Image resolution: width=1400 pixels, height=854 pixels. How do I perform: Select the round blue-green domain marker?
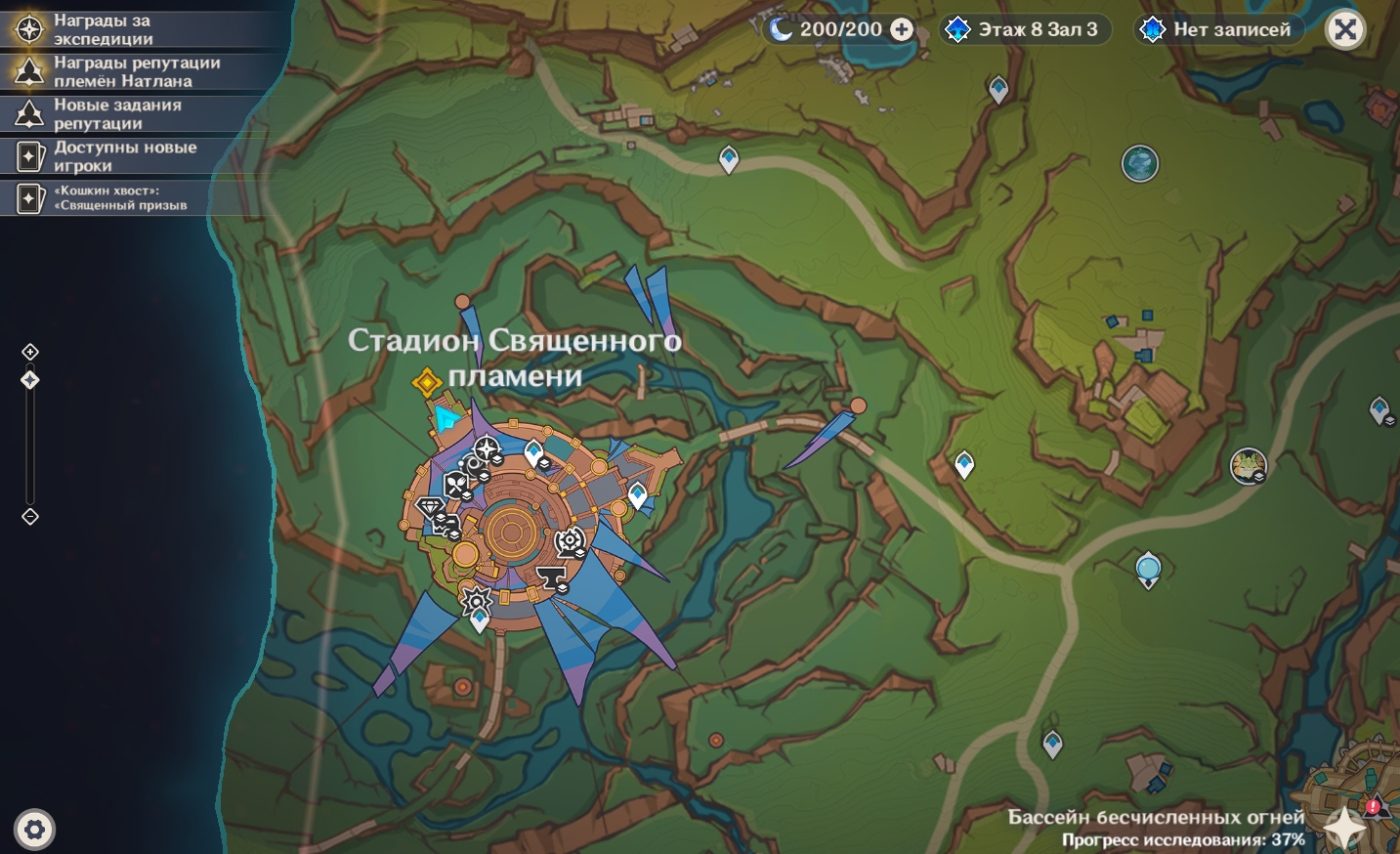[x=1140, y=163]
